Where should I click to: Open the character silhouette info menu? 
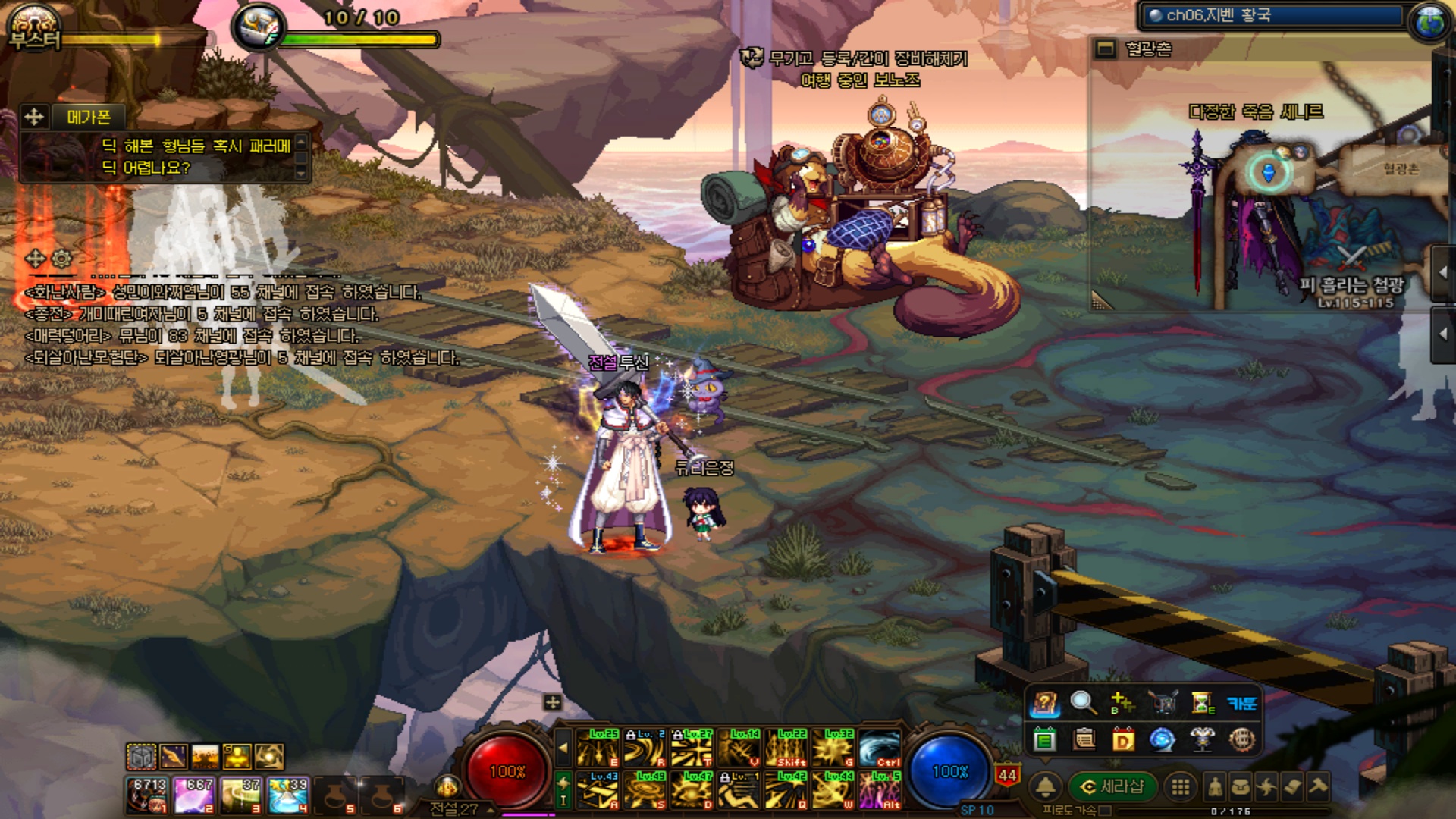click(x=1215, y=787)
